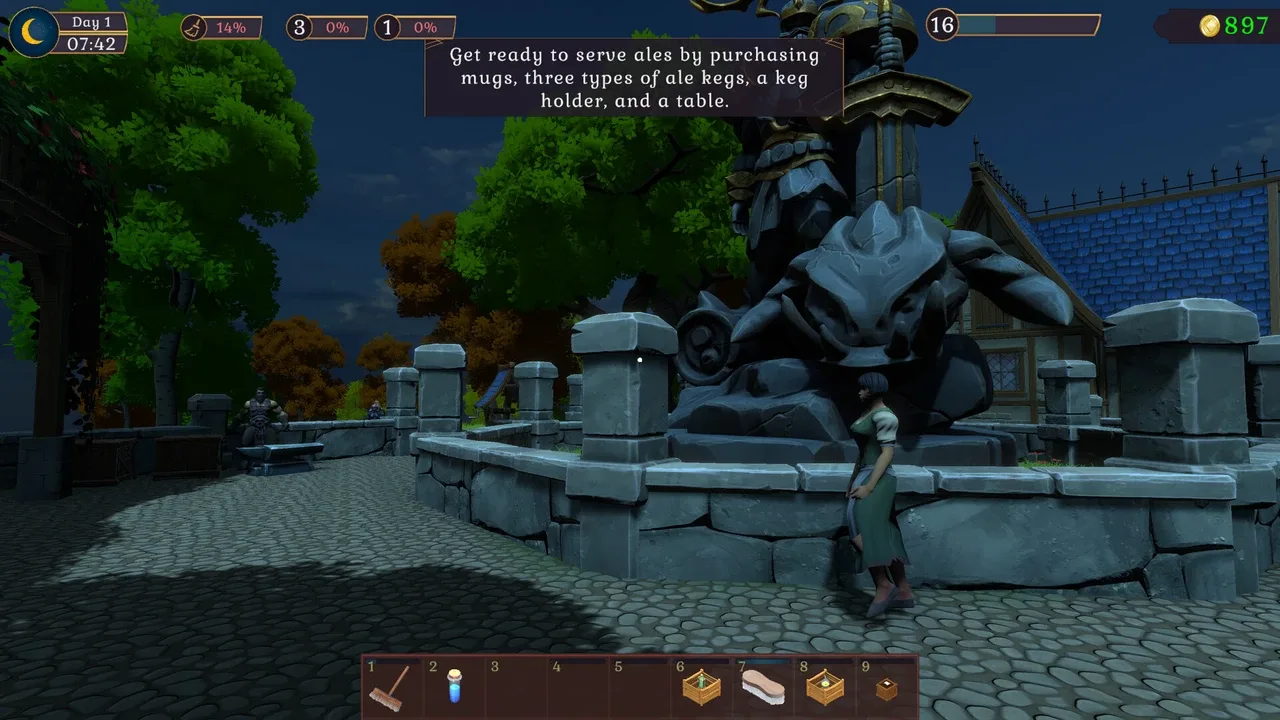Choose the blue potion vial slot

tap(454, 687)
